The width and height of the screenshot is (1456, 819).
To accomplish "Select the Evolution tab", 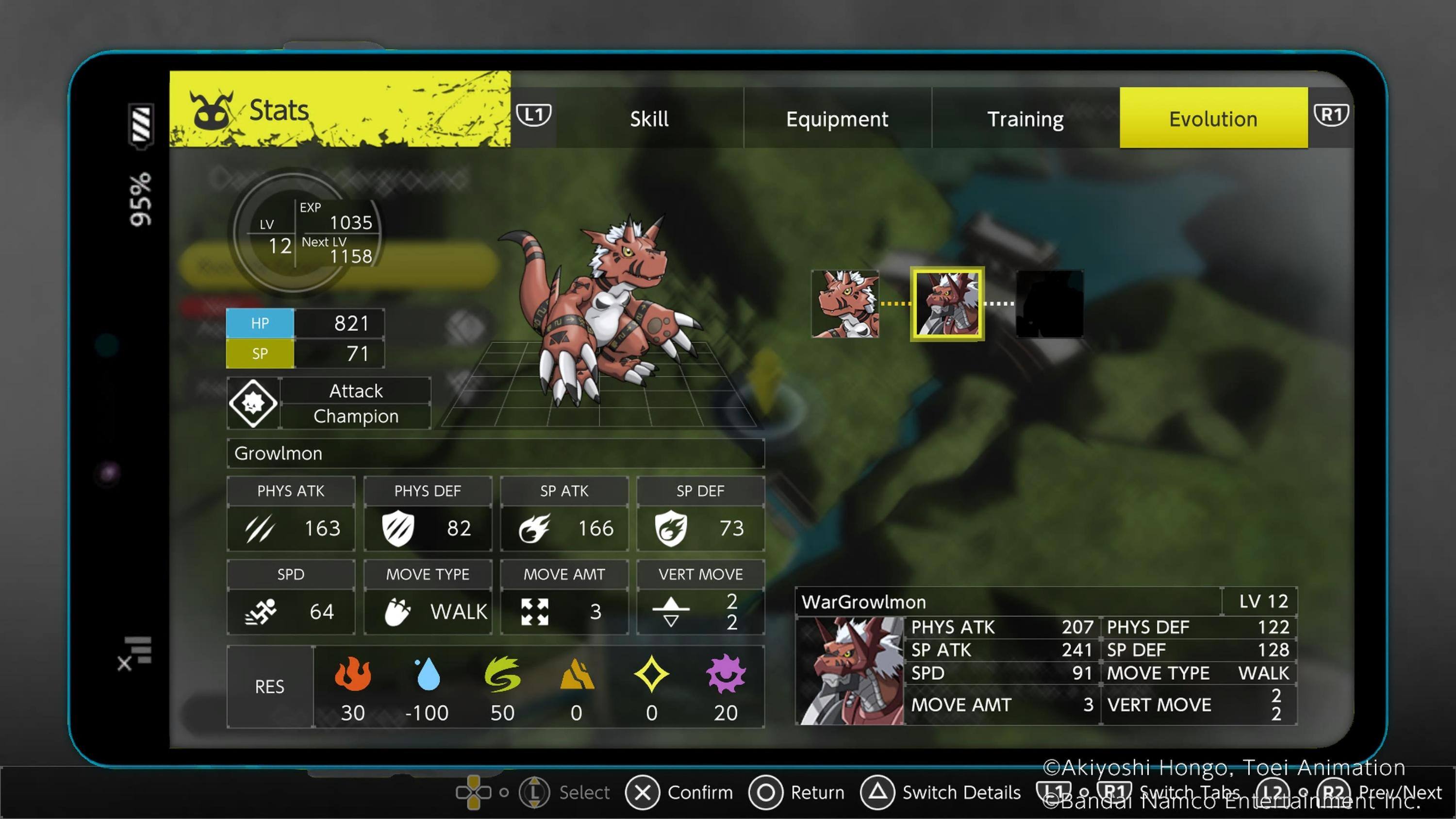I will 1213,118.
